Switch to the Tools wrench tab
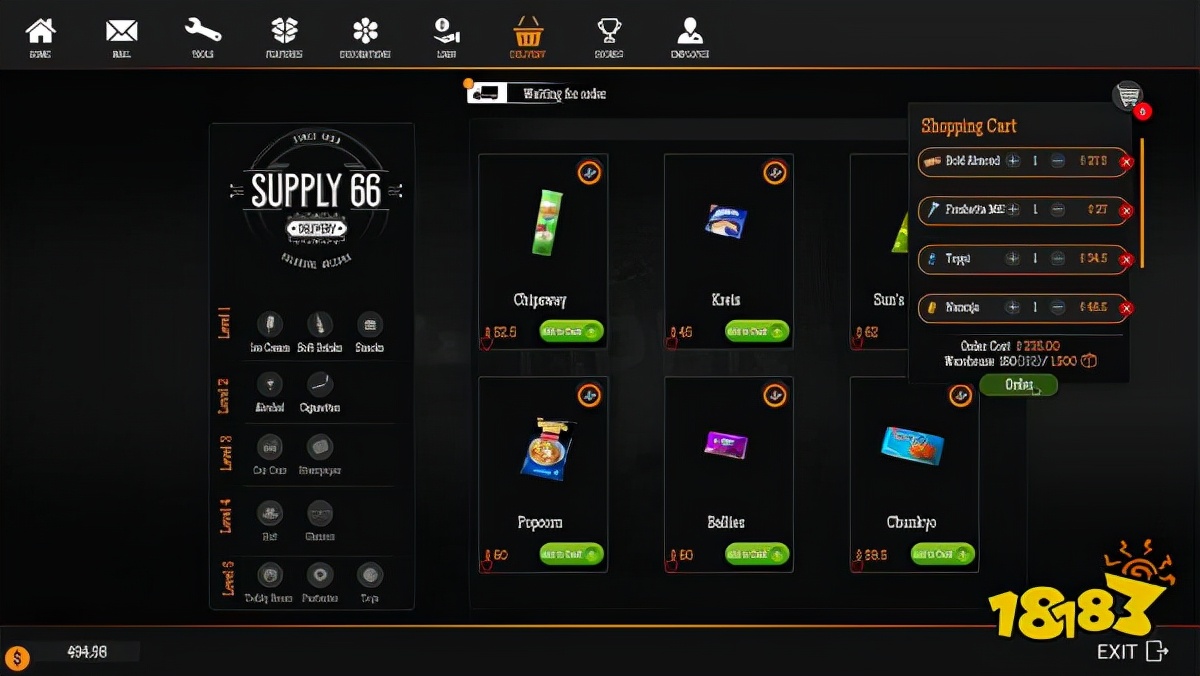This screenshot has height=676, width=1200. pyautogui.click(x=203, y=37)
